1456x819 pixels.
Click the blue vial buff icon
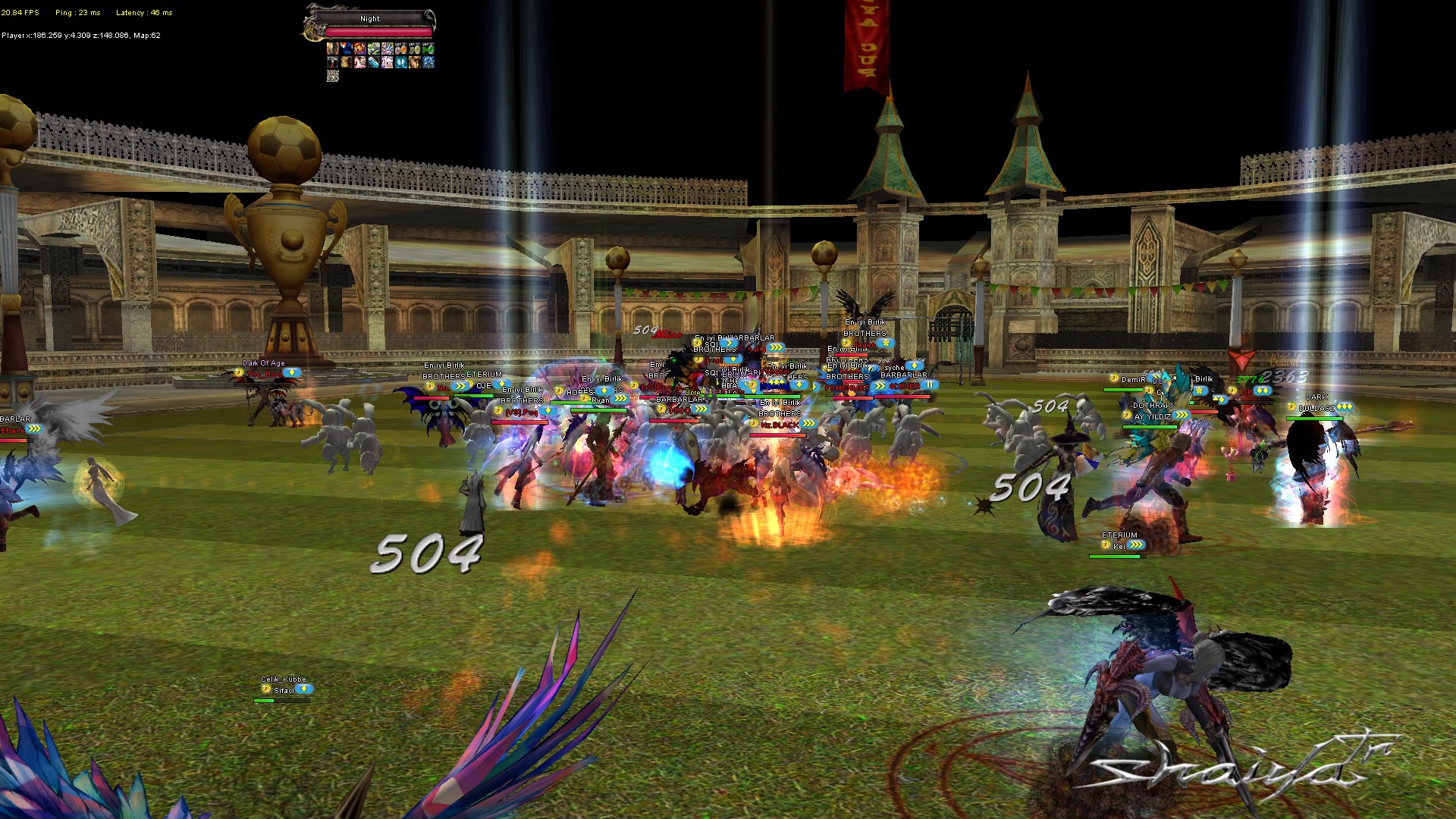point(374,62)
